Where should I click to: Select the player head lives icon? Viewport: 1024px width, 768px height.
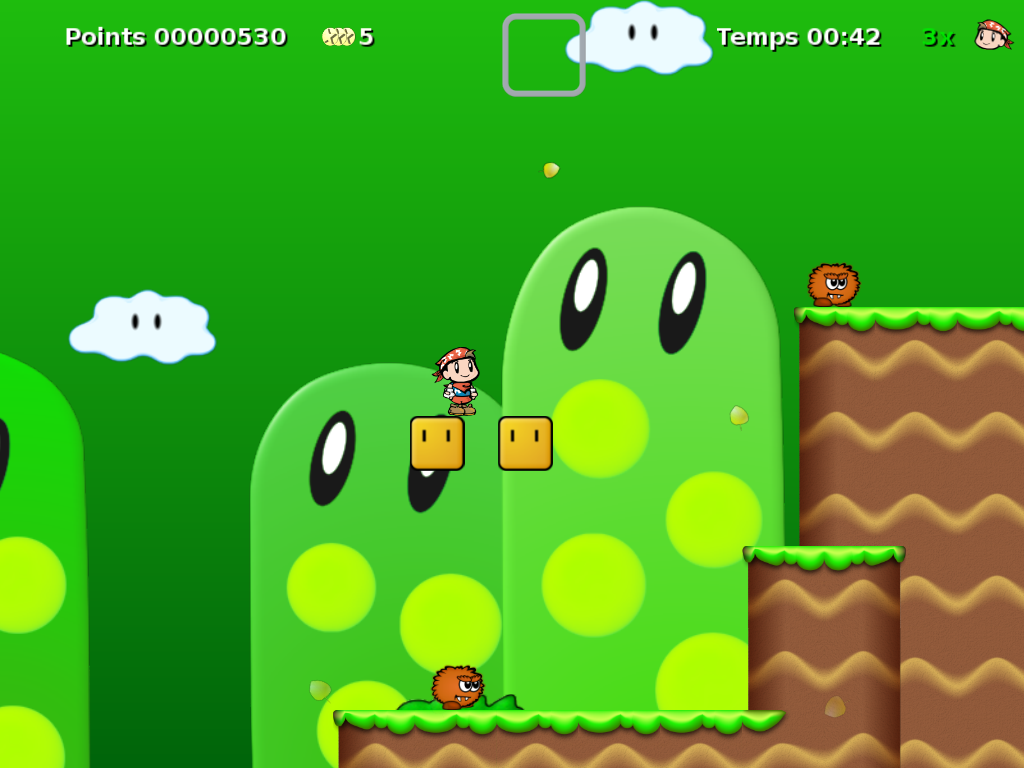pos(991,35)
